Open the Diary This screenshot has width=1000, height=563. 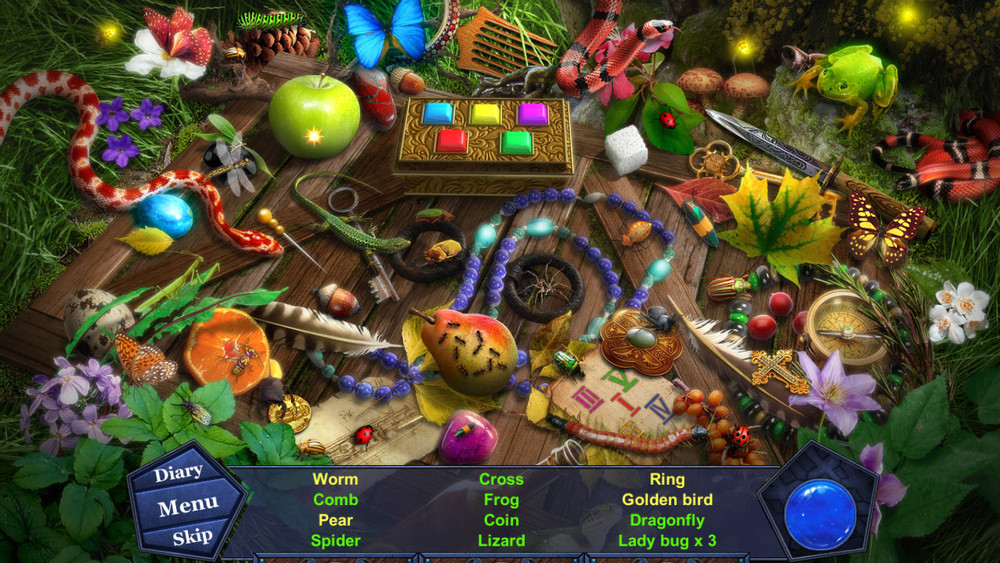click(x=179, y=473)
